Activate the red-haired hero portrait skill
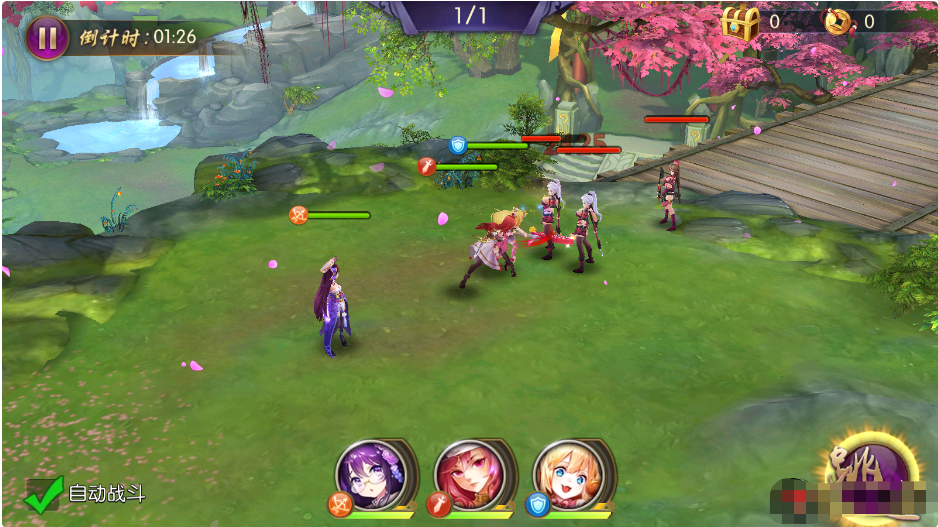938x527 pixels. 469,472
